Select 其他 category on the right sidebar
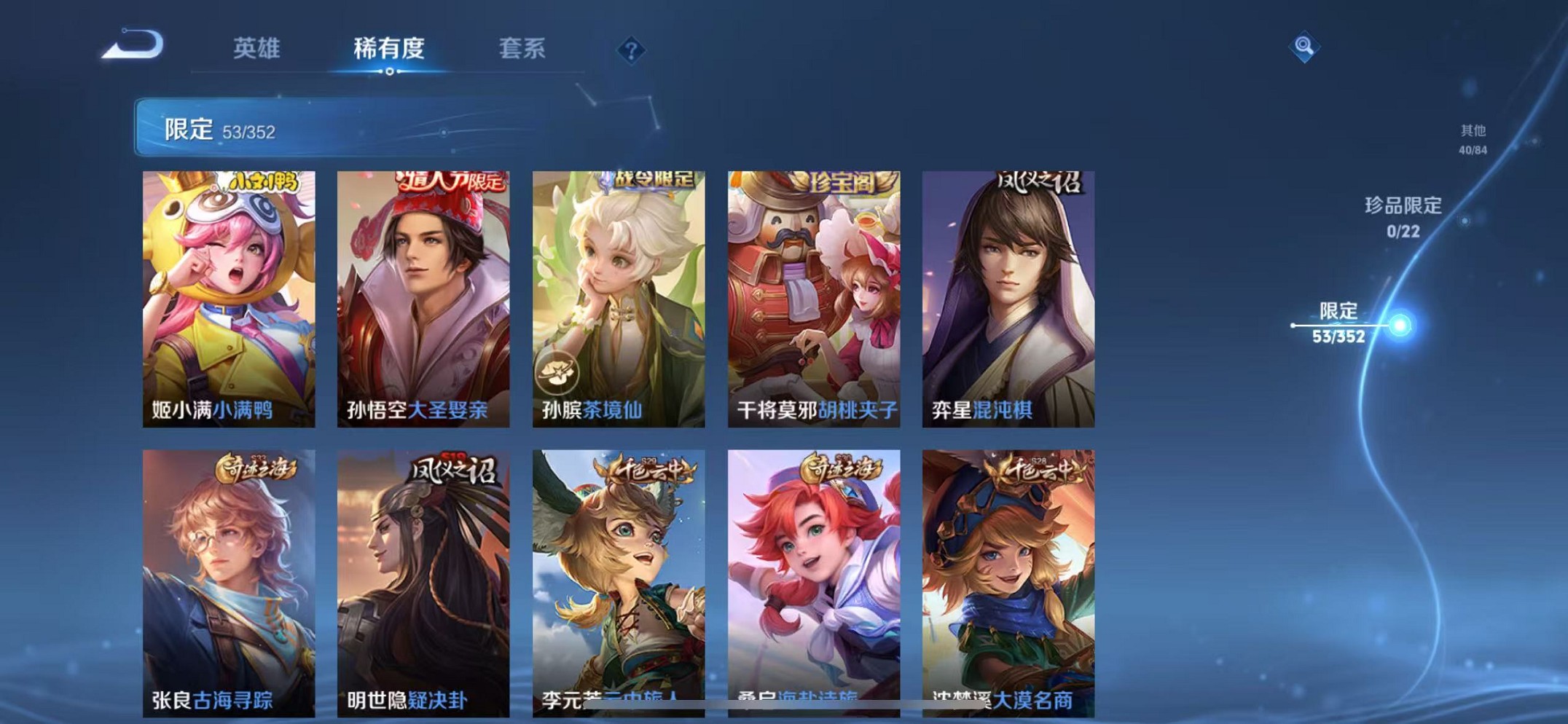Viewport: 1568px width, 724px height. tap(1471, 139)
